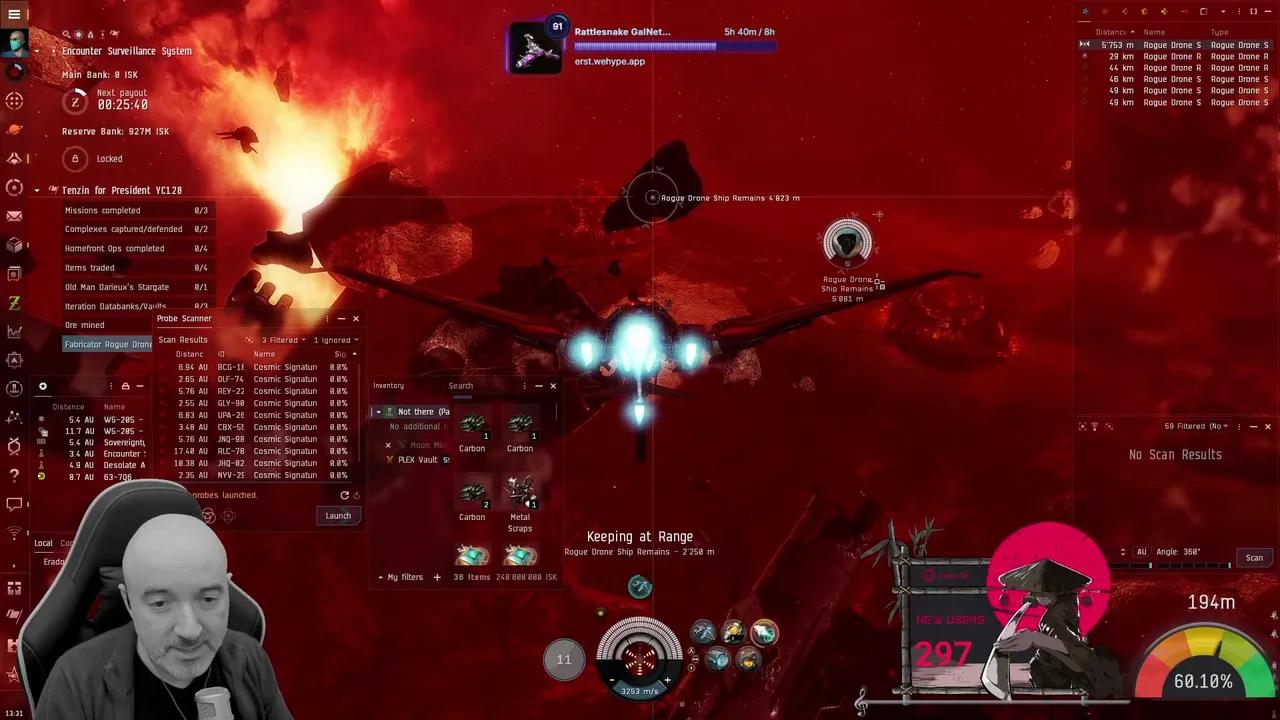Click the directional Scan button
This screenshot has height=720, width=1280.
1254,558
